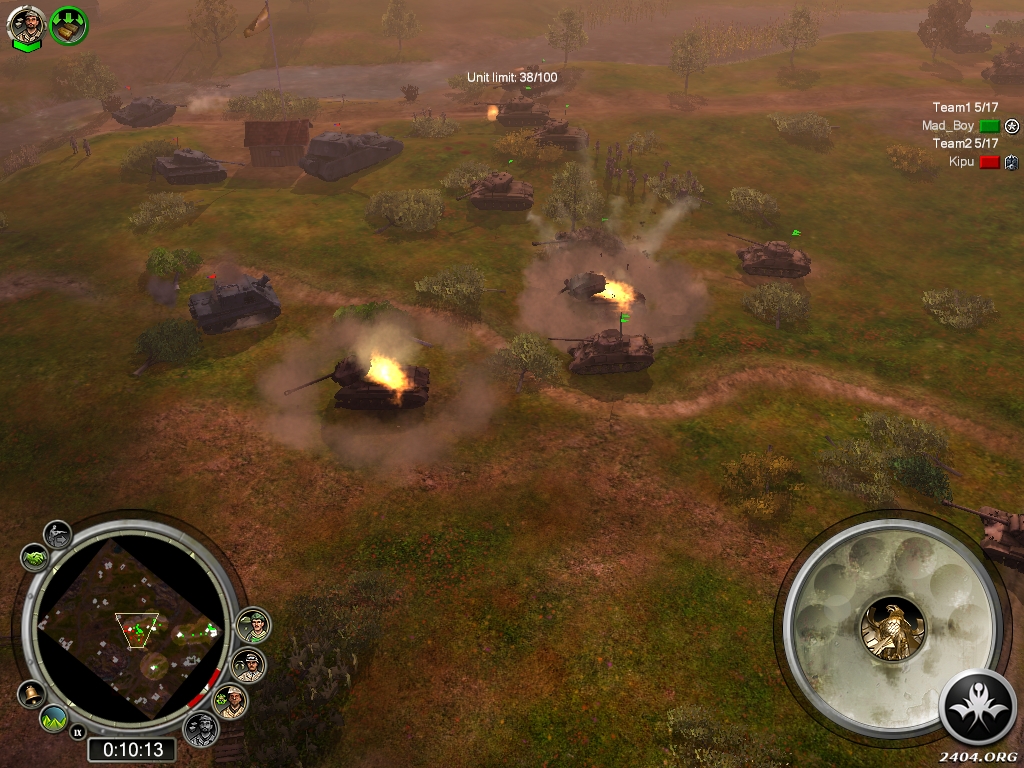Select player Mad_Boy in team list
The height and width of the screenshot is (768, 1024).
pyautogui.click(x=948, y=126)
